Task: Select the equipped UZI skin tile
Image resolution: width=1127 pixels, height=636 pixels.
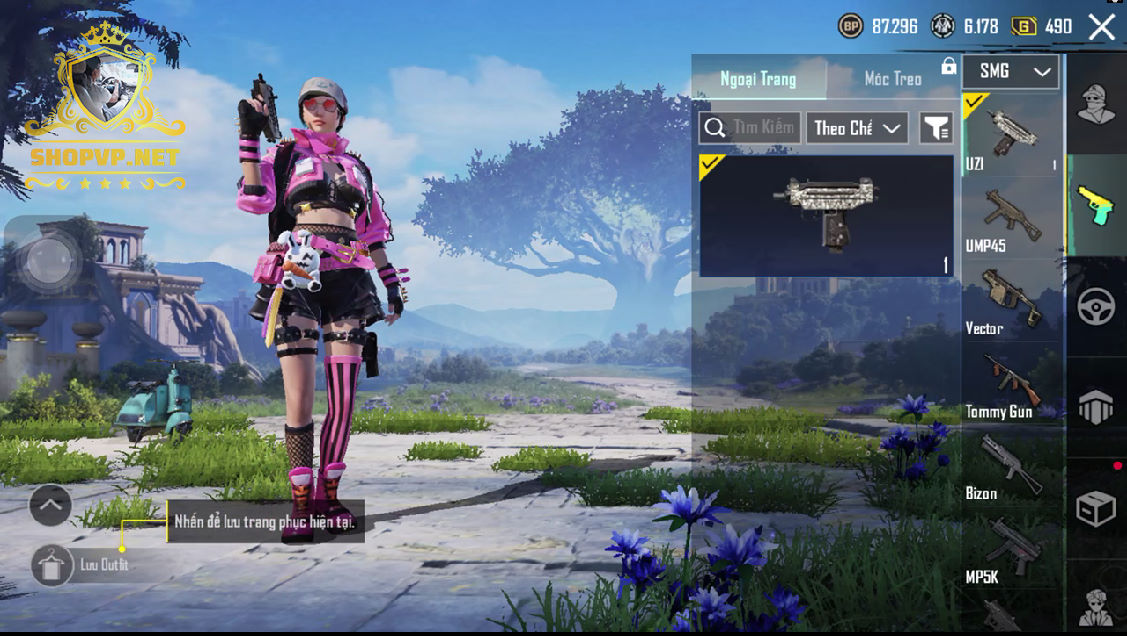Action: 826,216
